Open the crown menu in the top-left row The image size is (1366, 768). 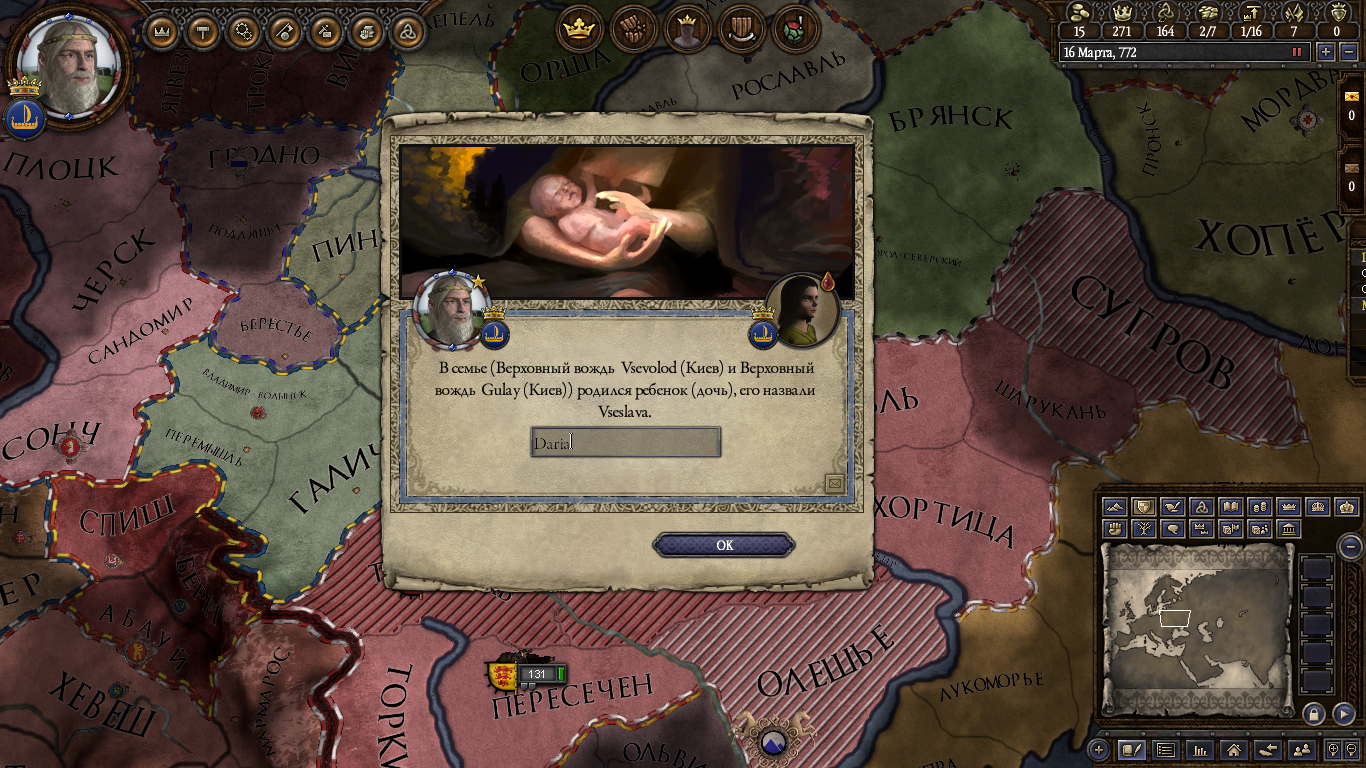click(162, 31)
